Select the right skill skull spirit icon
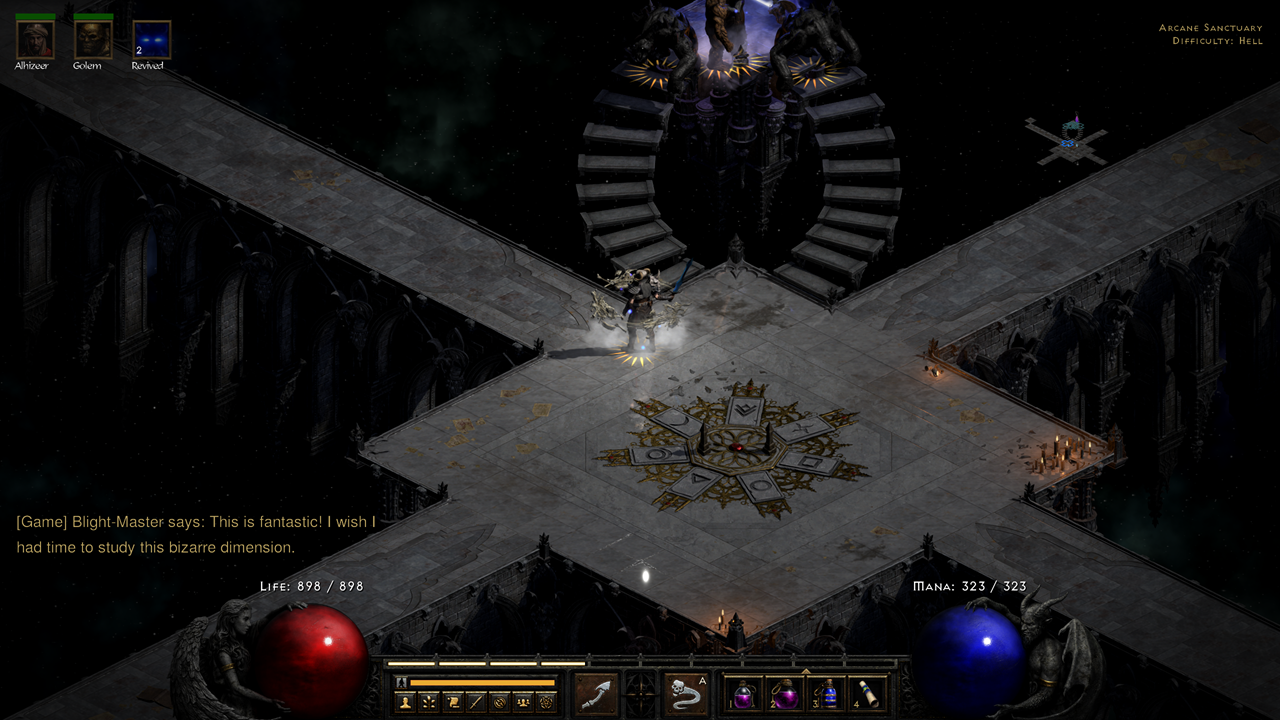Viewport: 1280px width, 720px height. pyautogui.click(x=686, y=693)
